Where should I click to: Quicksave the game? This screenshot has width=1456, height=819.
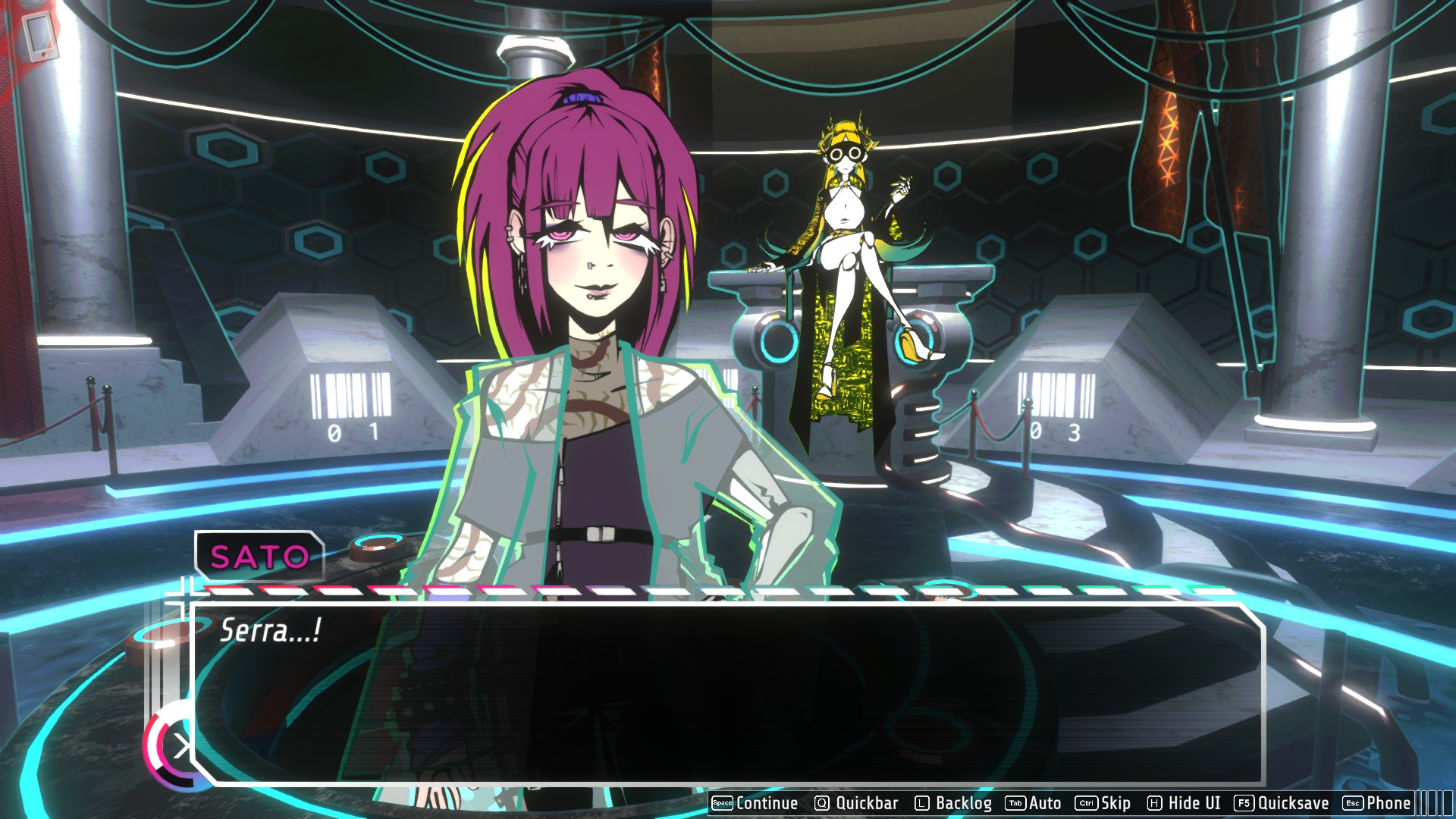[1282, 803]
